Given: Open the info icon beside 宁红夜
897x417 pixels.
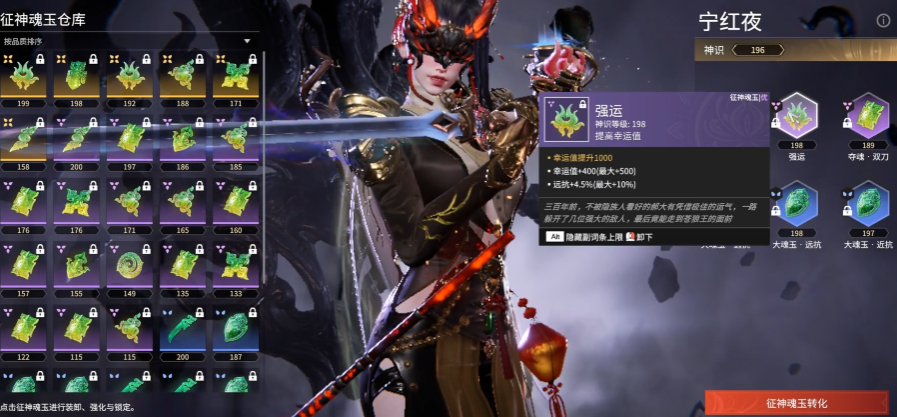Looking at the screenshot, I should (883, 20).
